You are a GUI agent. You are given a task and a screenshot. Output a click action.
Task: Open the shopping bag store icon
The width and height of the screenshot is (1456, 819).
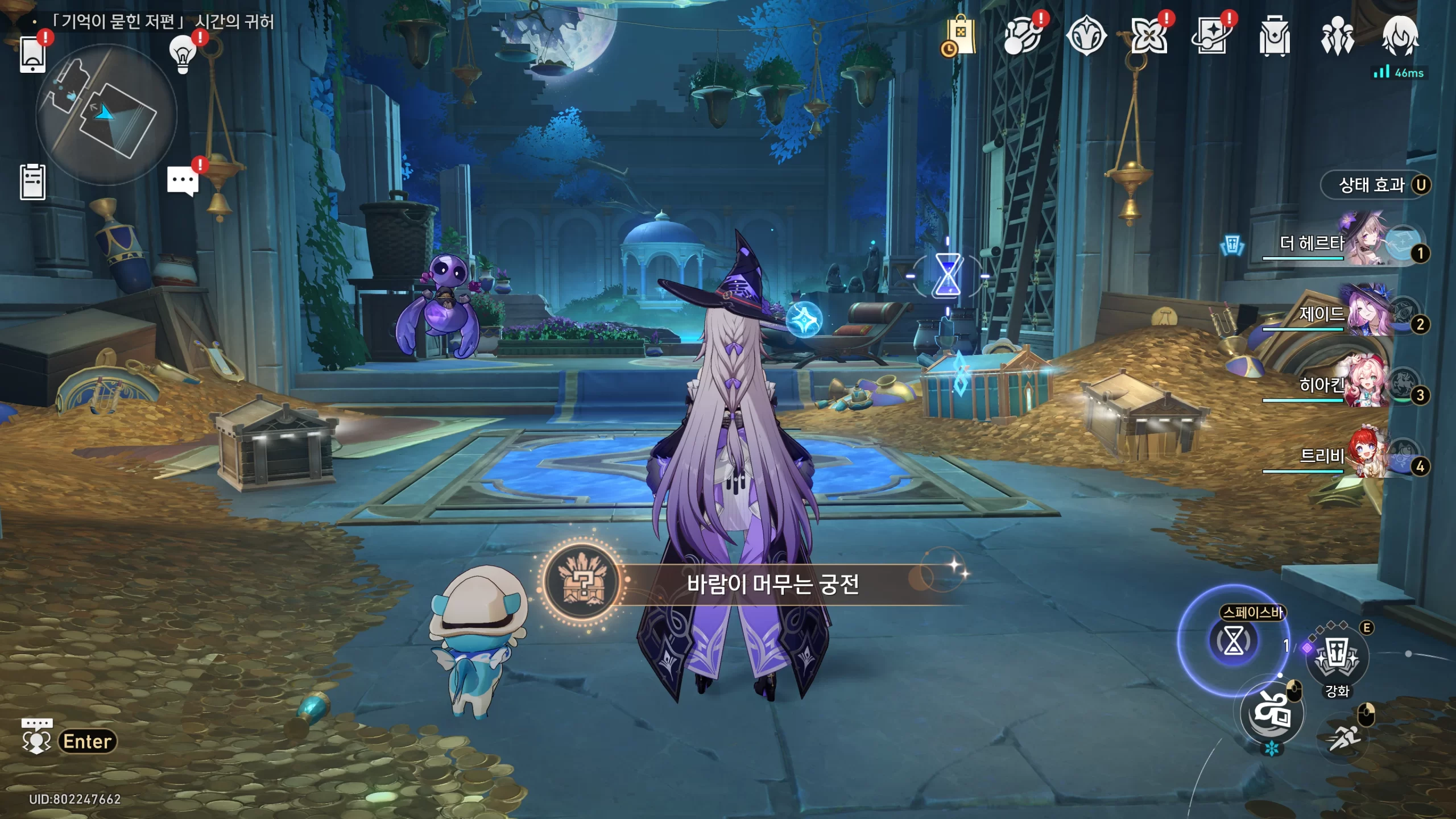960,36
